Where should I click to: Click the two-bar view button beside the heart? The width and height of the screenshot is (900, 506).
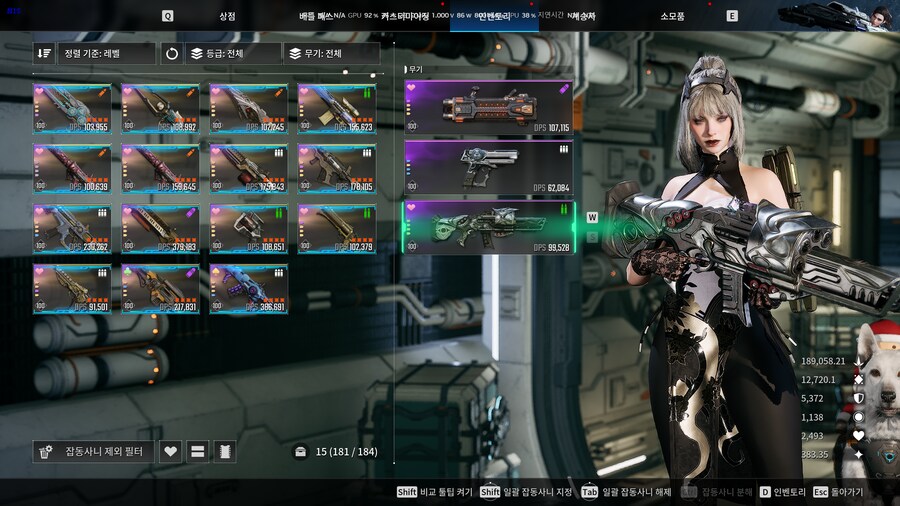(x=198, y=452)
